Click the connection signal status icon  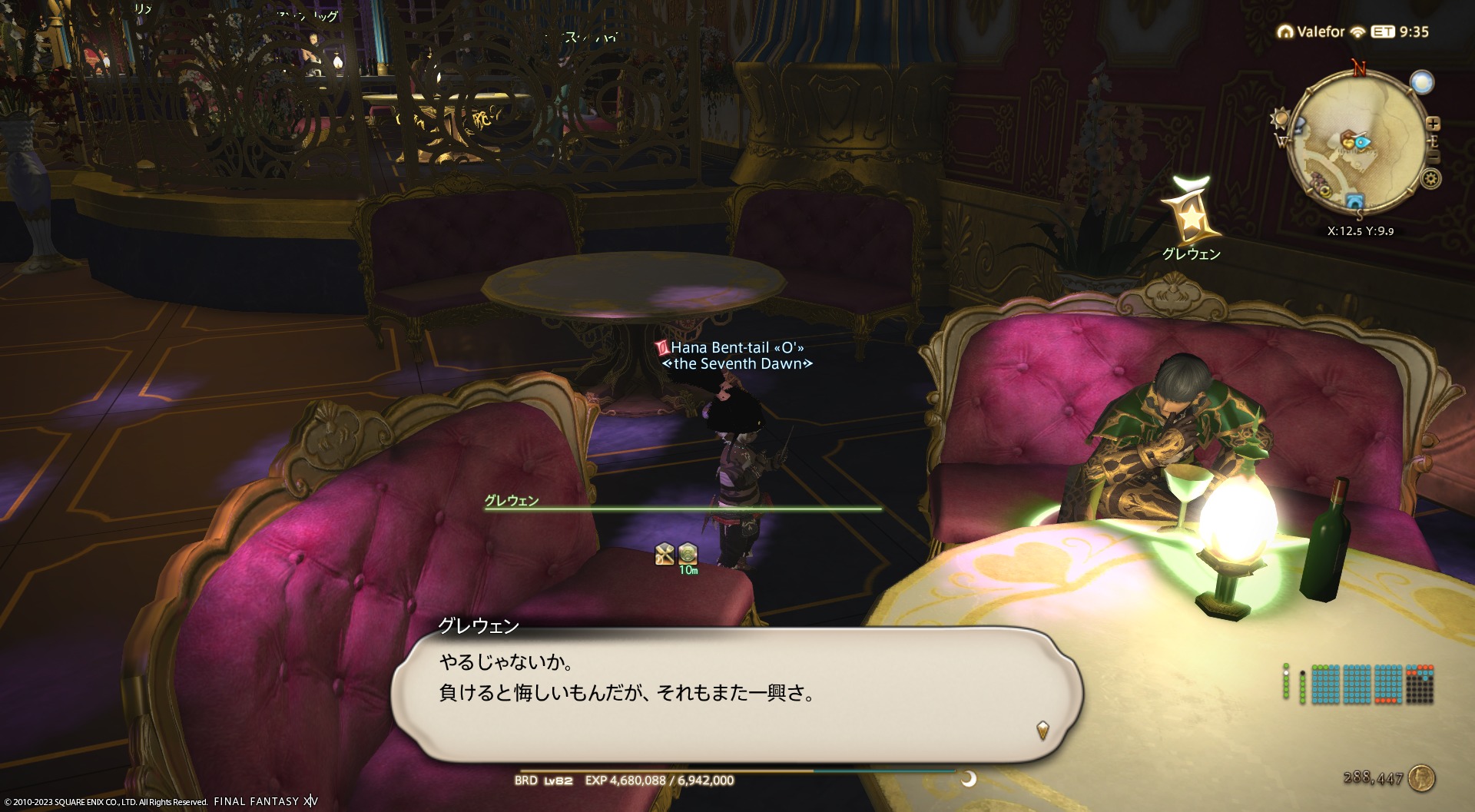(x=1357, y=31)
